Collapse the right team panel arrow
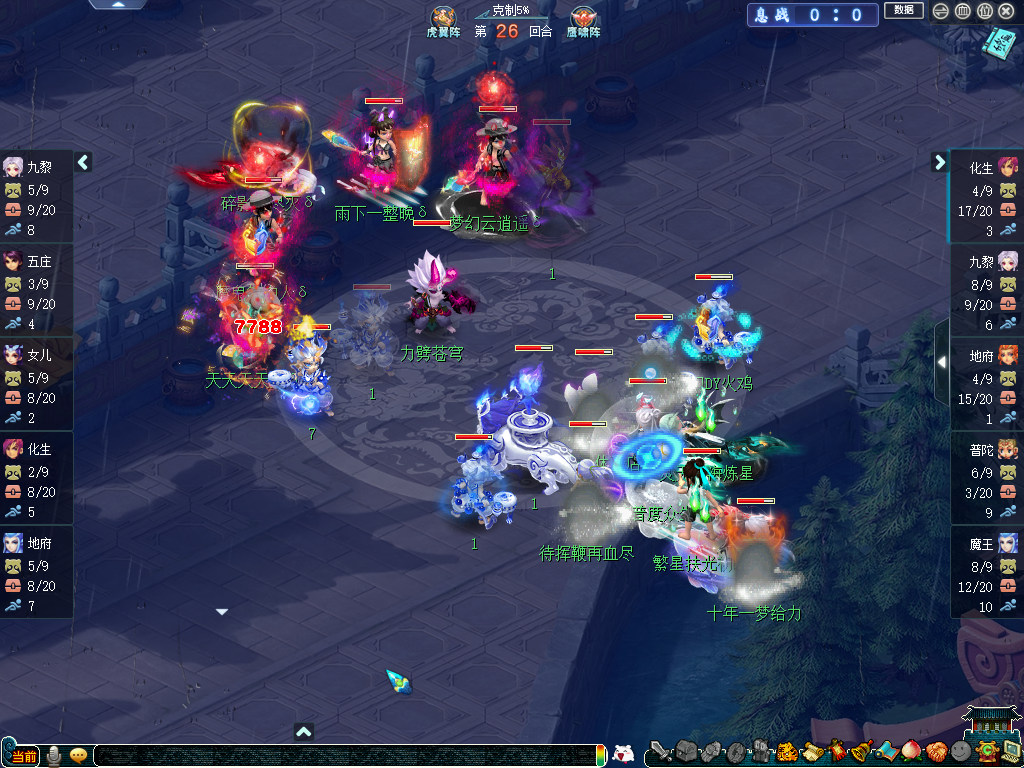The height and width of the screenshot is (768, 1024). [x=940, y=161]
